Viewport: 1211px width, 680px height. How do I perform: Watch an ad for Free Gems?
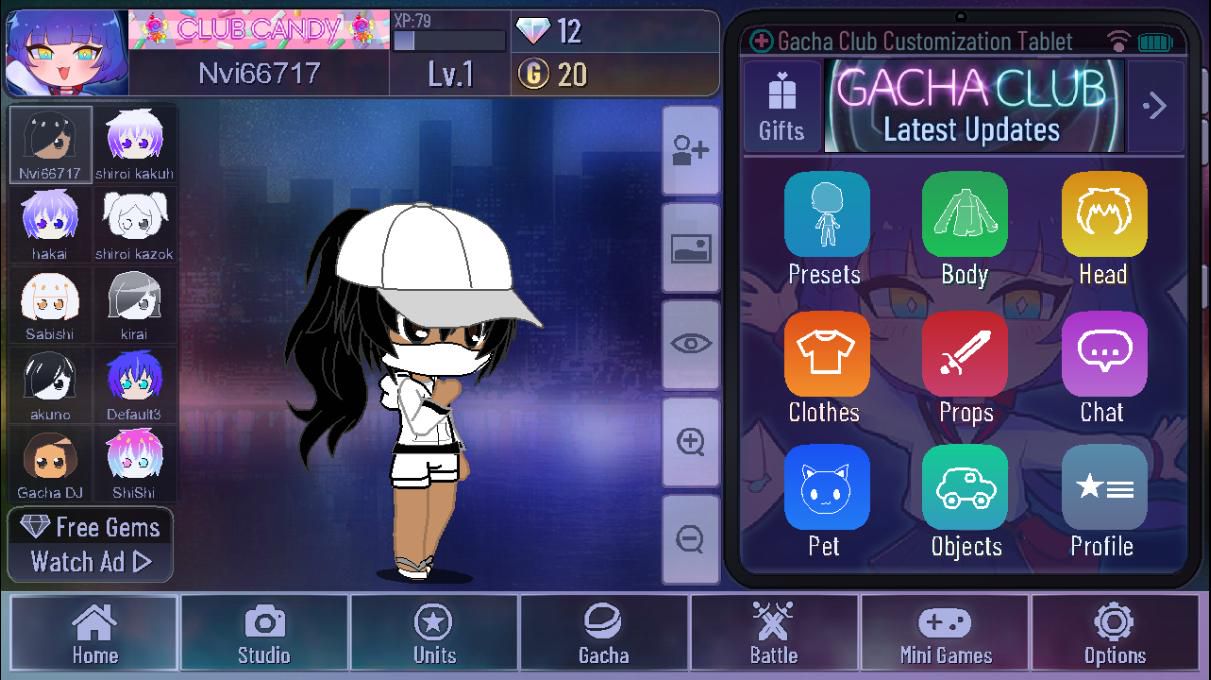point(91,545)
